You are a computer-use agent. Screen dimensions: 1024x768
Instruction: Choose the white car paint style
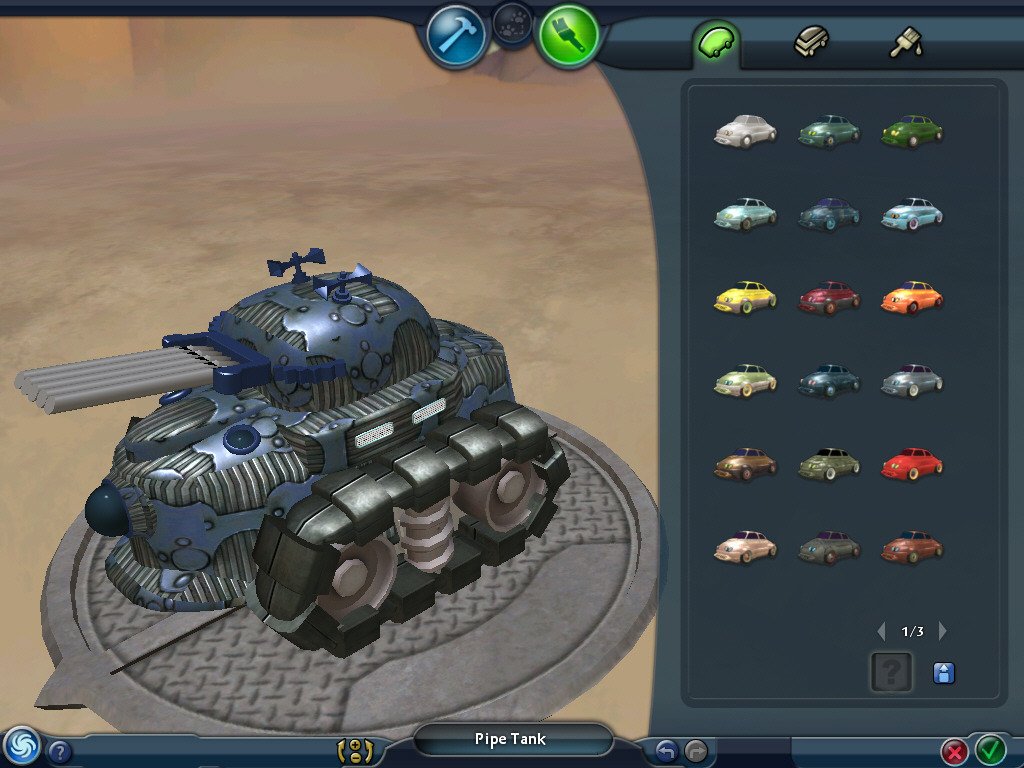point(745,131)
